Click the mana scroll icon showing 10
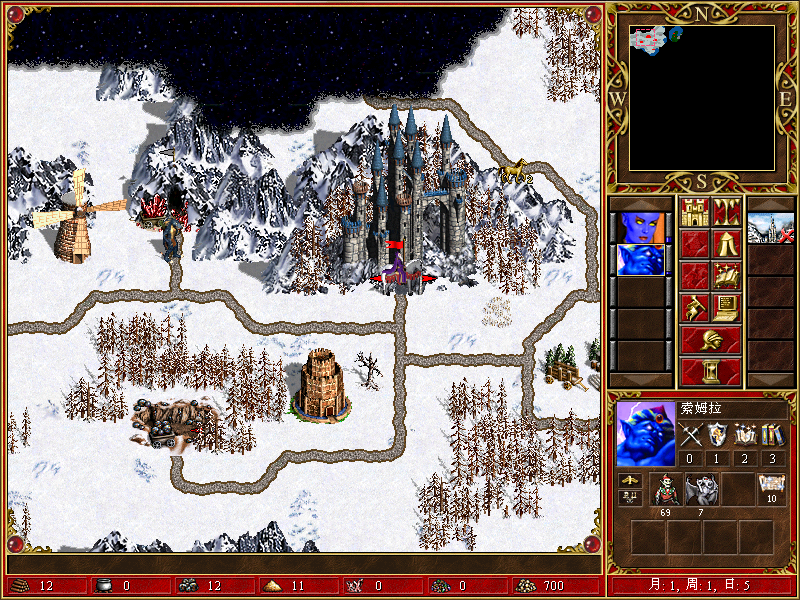This screenshot has width=800, height=600. point(771,485)
